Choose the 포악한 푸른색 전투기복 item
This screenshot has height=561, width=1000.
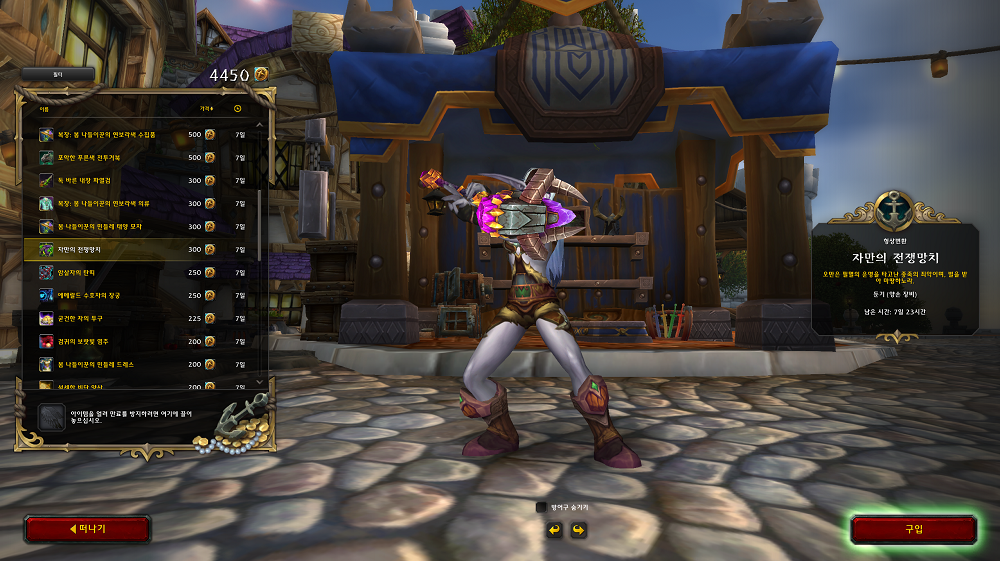140,158
